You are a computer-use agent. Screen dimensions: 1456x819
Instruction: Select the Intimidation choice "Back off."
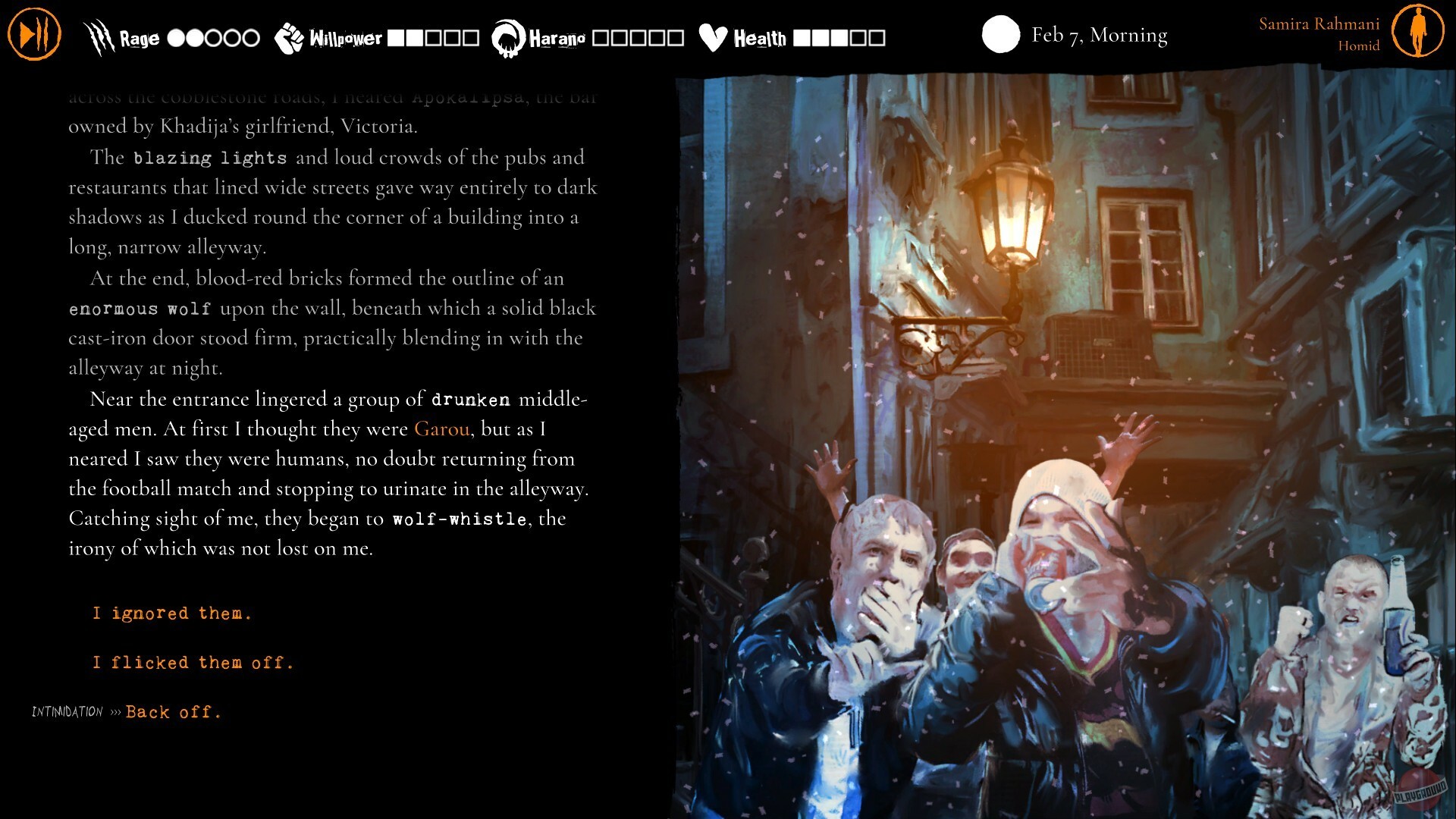click(173, 711)
